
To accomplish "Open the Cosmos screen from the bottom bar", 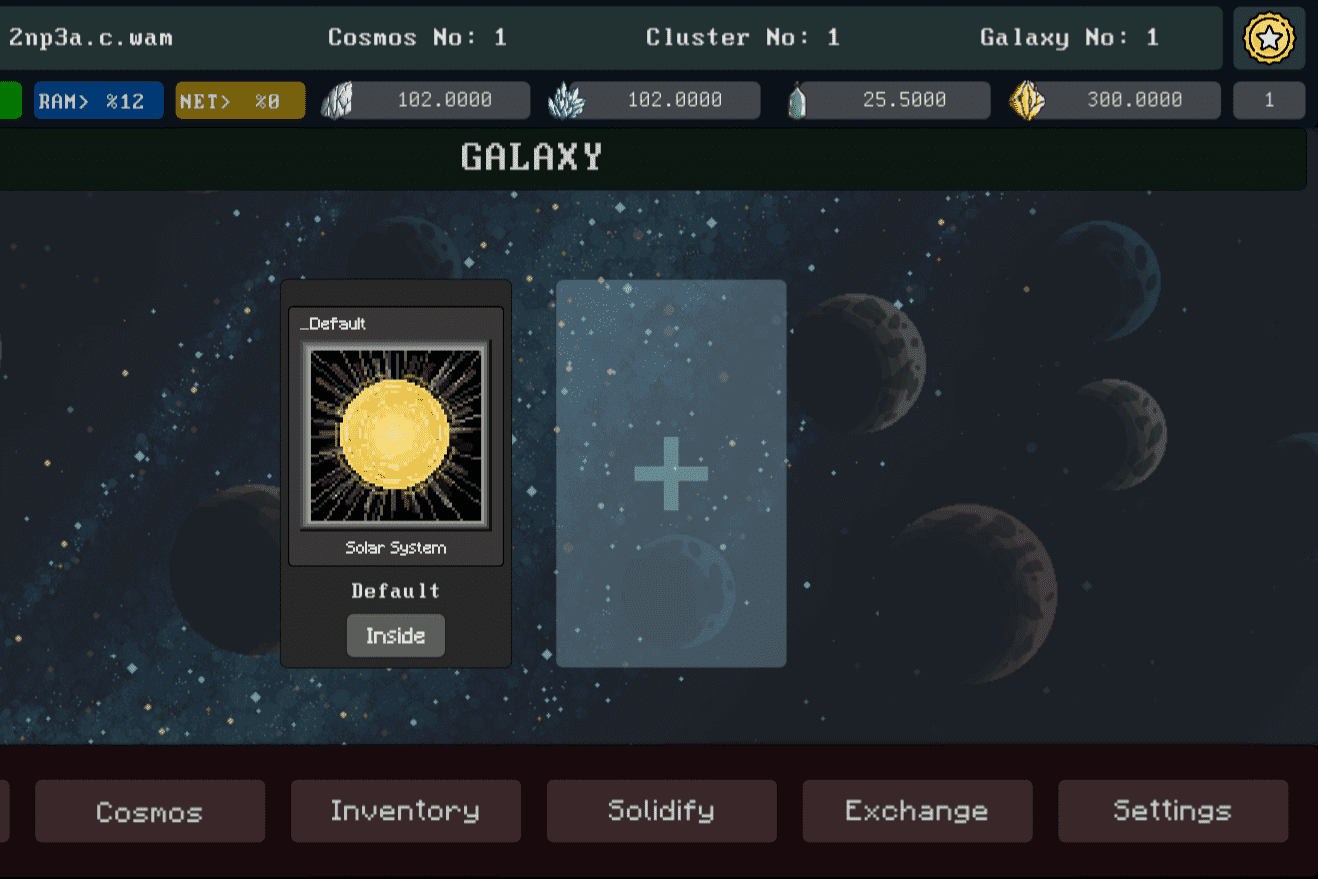I will [x=149, y=811].
